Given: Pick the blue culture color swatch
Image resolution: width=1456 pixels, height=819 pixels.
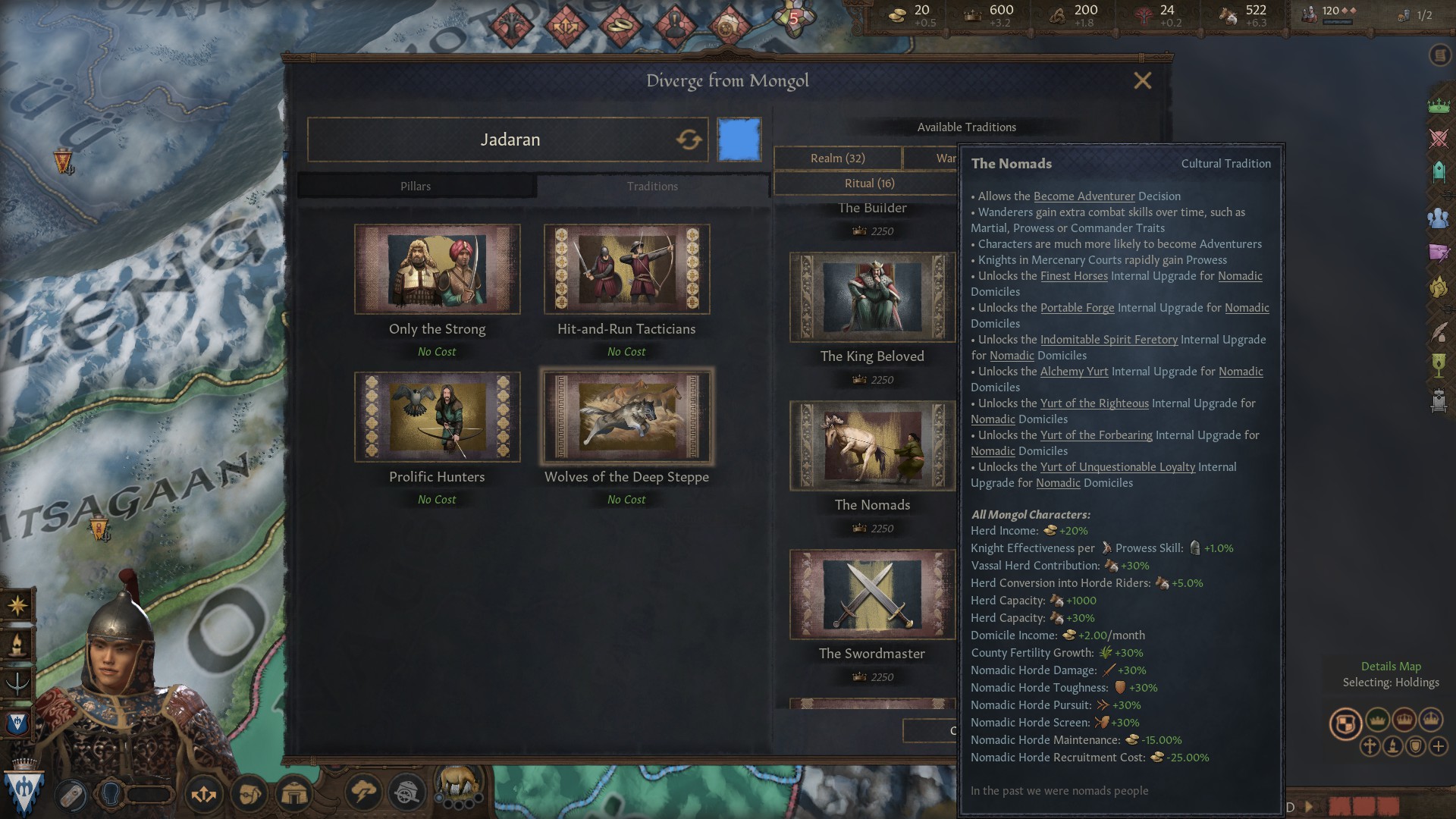Looking at the screenshot, I should [x=739, y=140].
